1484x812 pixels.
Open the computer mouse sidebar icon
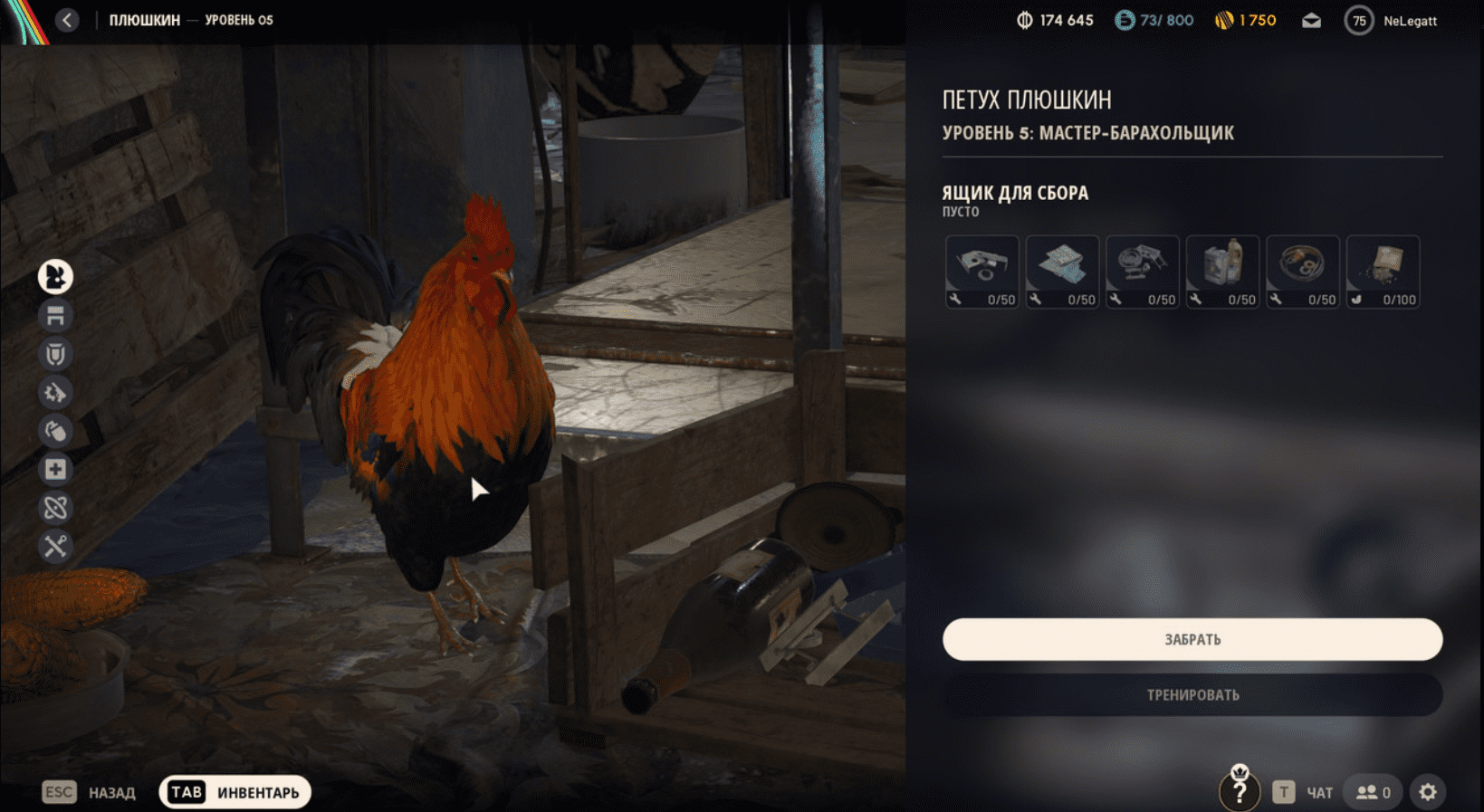tap(55, 430)
